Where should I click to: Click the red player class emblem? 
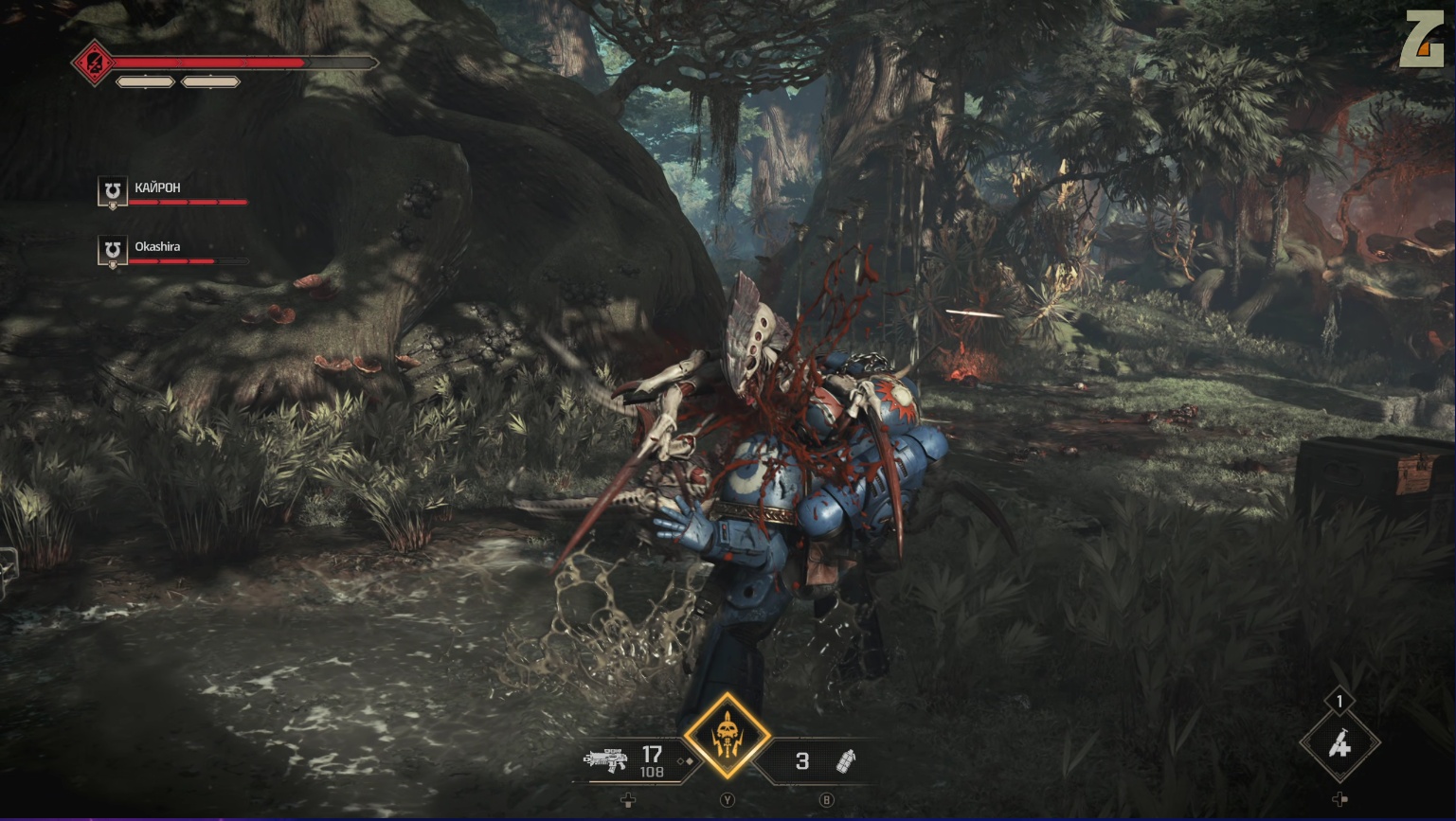[x=94, y=63]
